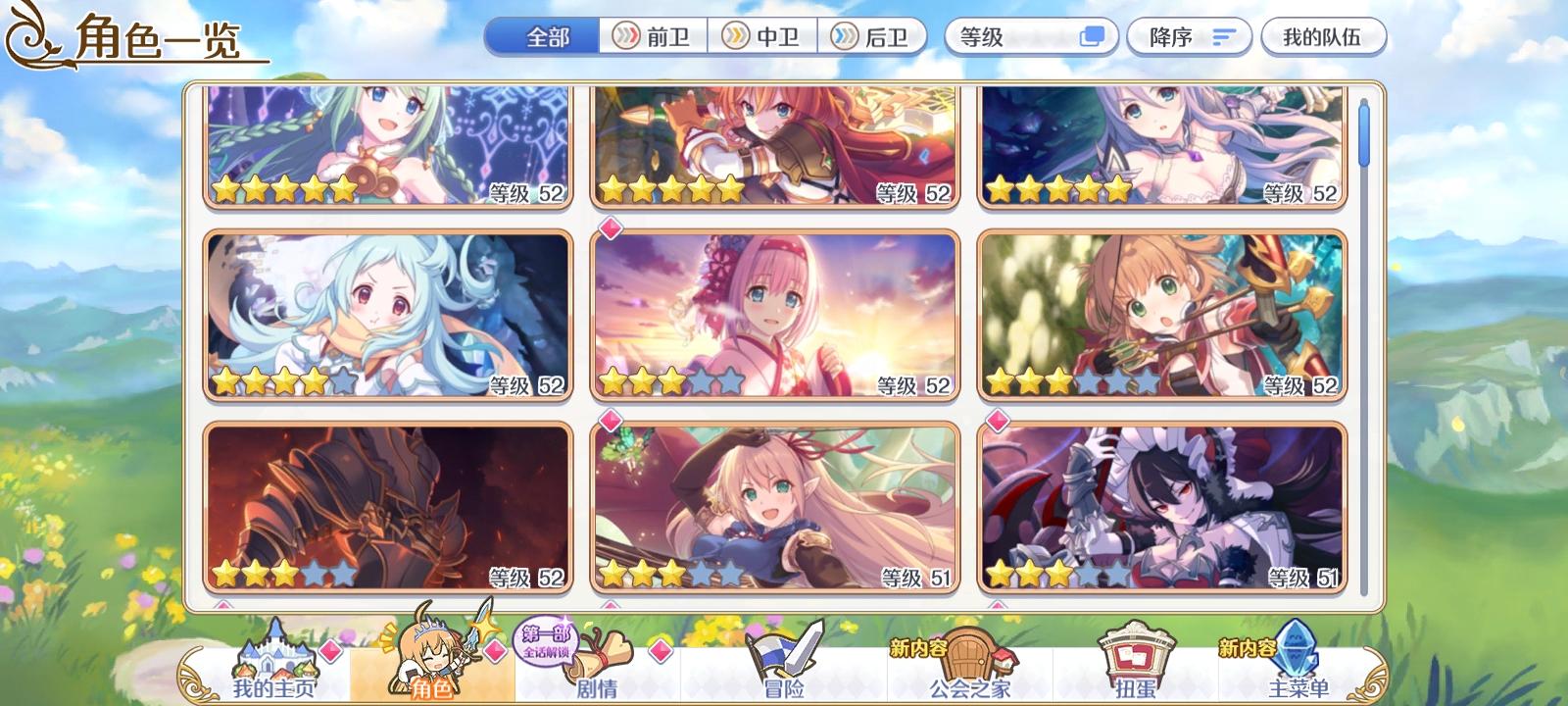Open the pink kimono character card

pos(774,314)
